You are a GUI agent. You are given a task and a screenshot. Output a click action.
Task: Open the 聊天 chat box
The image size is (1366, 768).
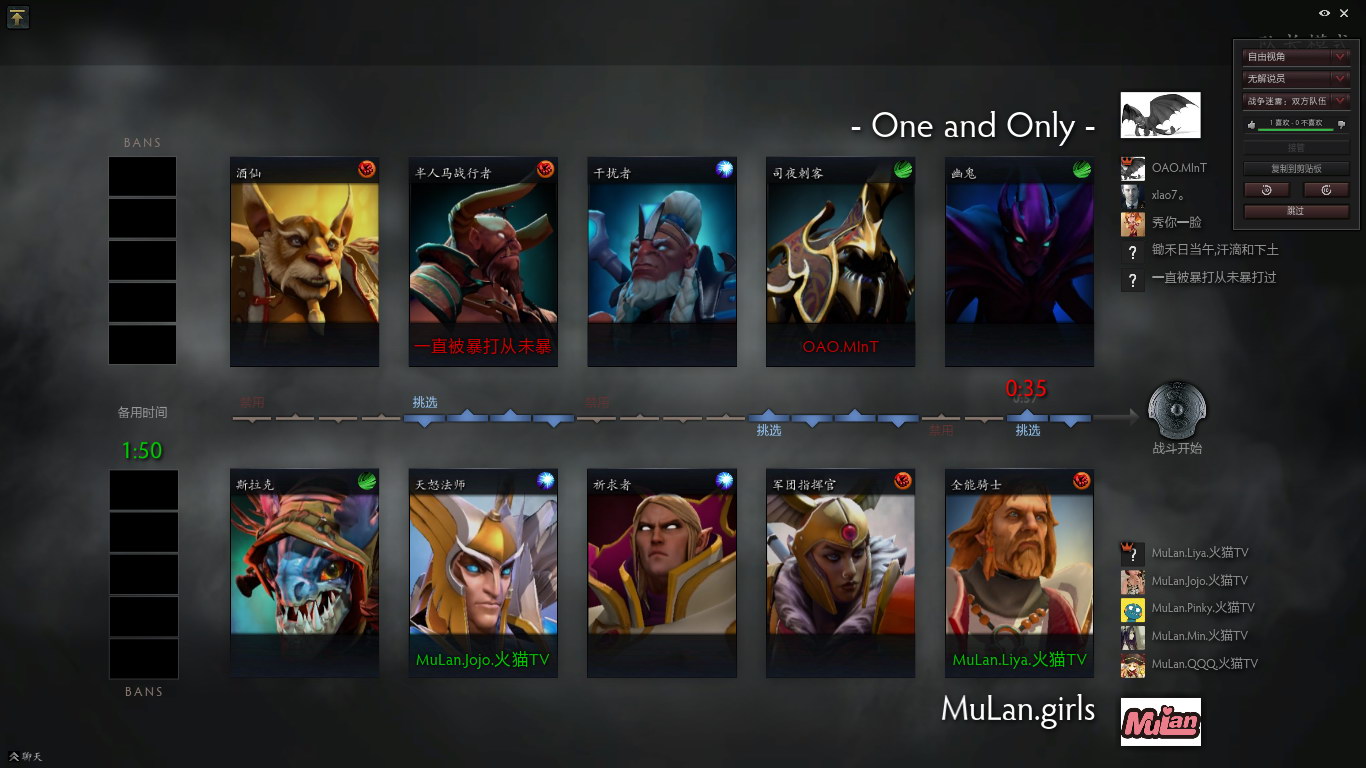(x=26, y=757)
